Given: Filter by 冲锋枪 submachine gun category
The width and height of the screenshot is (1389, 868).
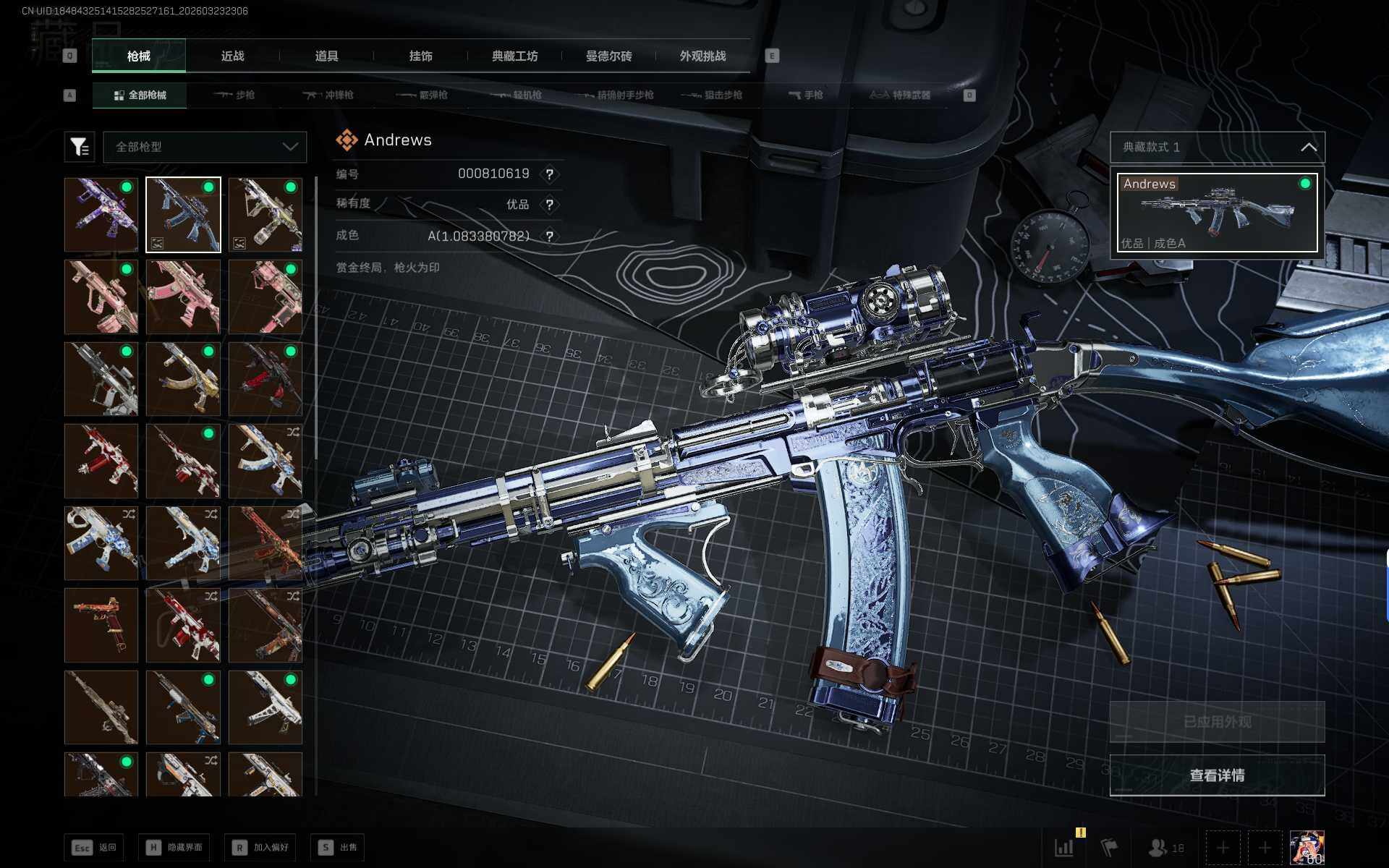Looking at the screenshot, I should pyautogui.click(x=328, y=95).
